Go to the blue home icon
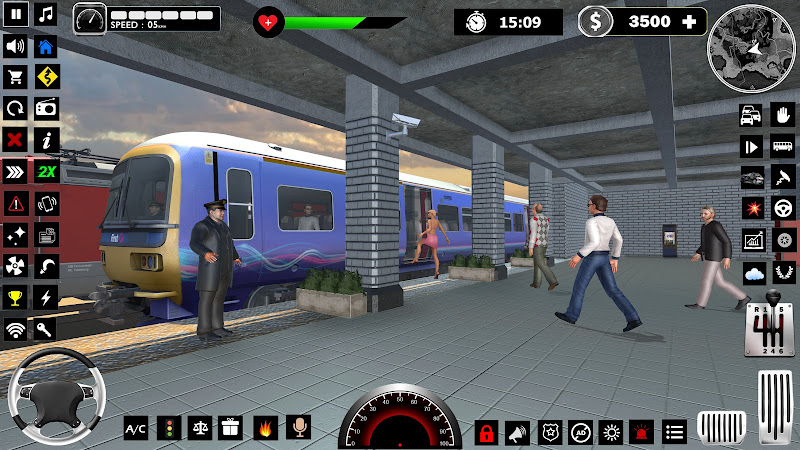800x450 pixels. tap(46, 46)
